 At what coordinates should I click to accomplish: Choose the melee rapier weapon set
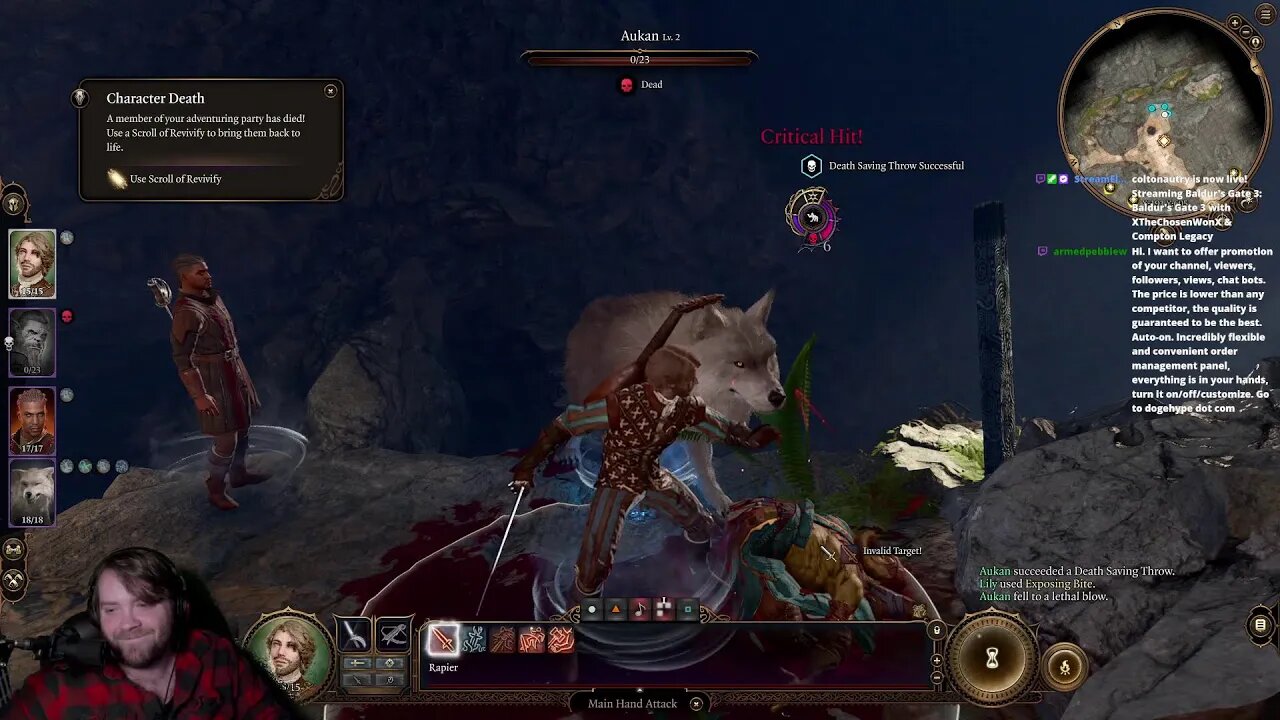355,635
